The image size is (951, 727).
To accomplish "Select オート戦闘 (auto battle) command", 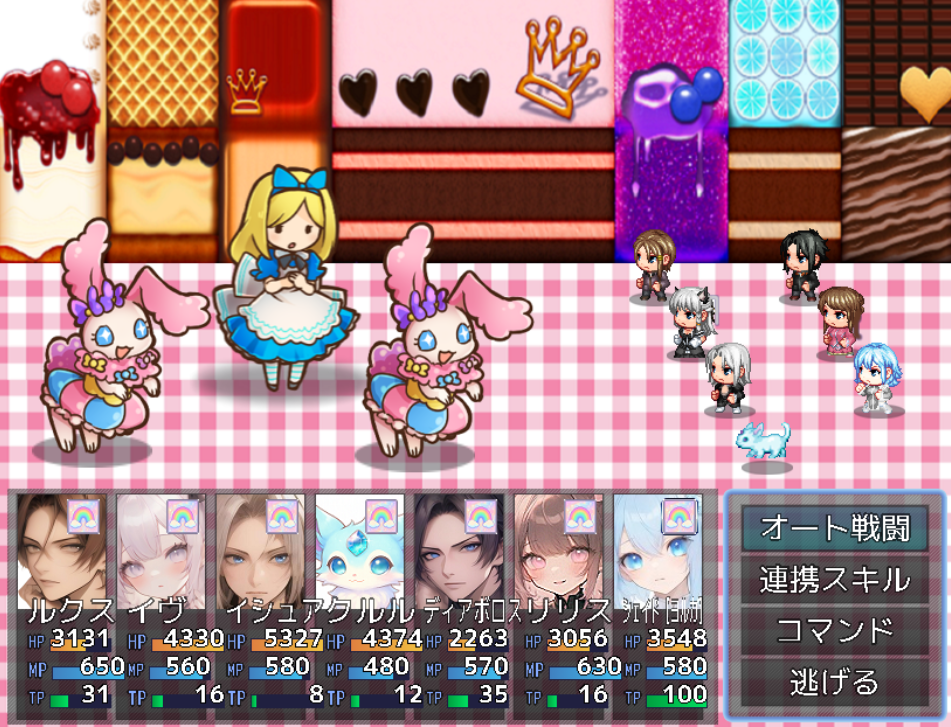I will tap(834, 527).
